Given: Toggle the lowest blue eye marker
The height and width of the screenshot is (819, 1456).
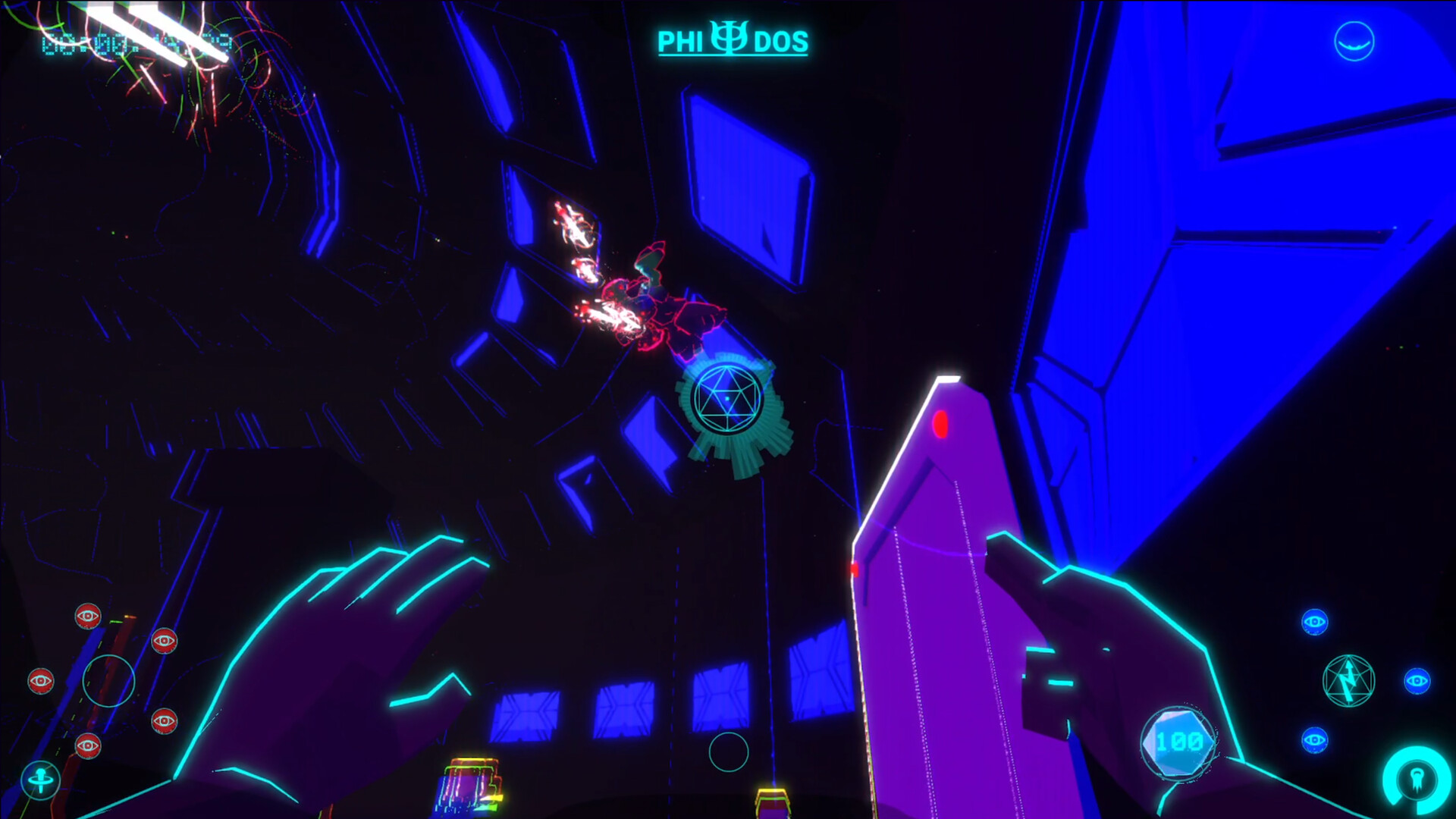Looking at the screenshot, I should pos(1314,740).
